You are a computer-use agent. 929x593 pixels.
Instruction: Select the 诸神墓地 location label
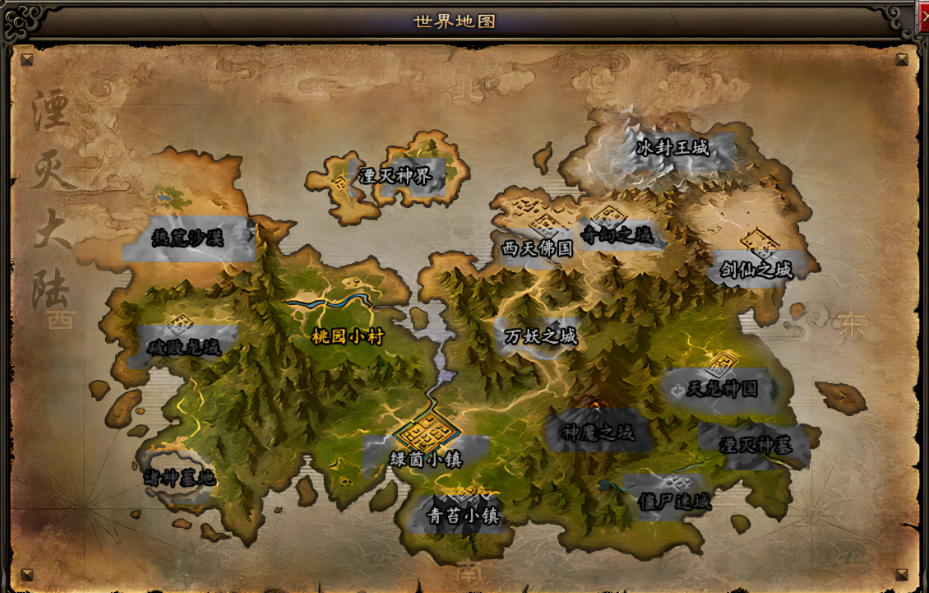(x=178, y=477)
